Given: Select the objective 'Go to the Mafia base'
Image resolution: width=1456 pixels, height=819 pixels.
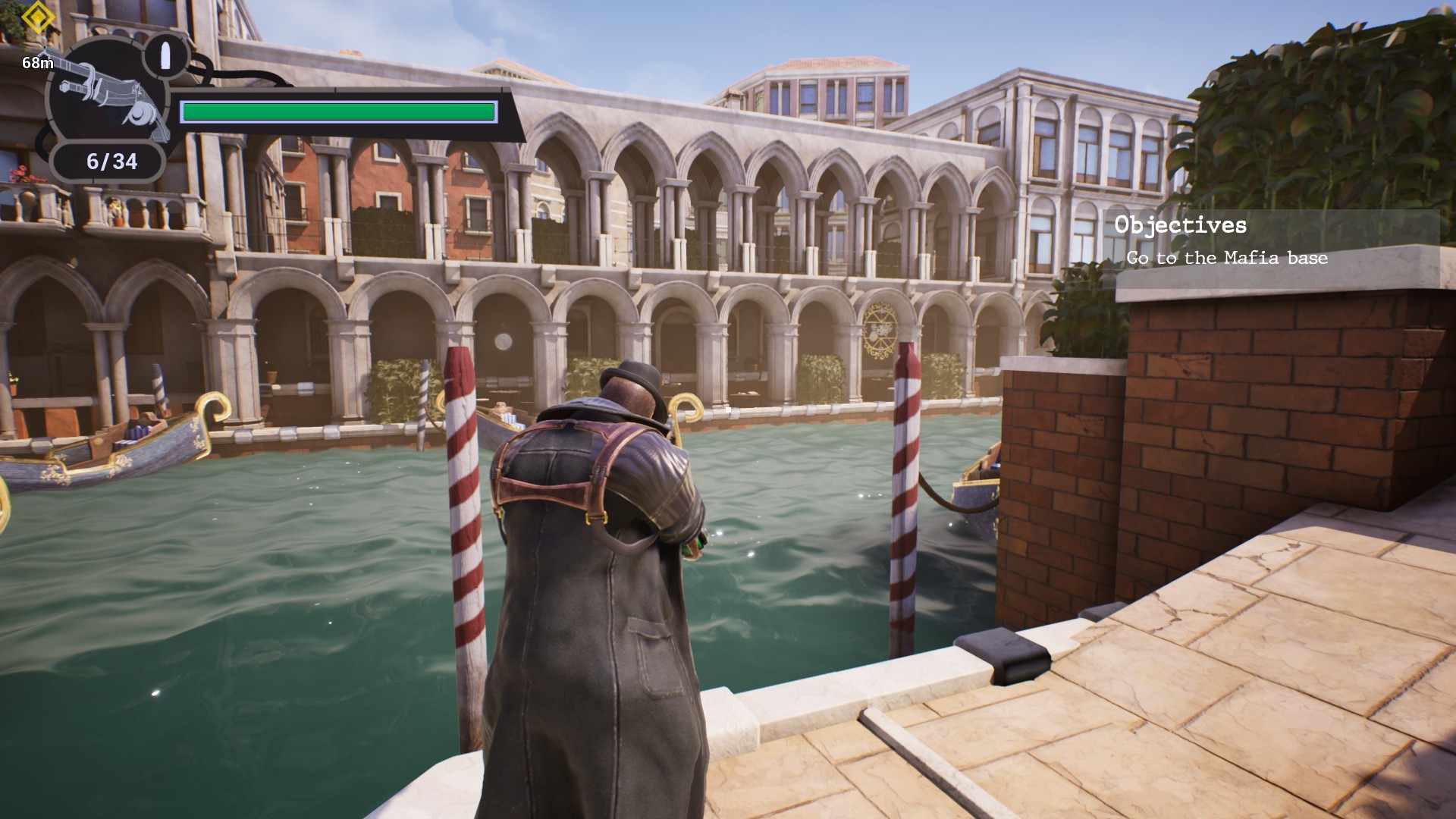Looking at the screenshot, I should 1226,258.
